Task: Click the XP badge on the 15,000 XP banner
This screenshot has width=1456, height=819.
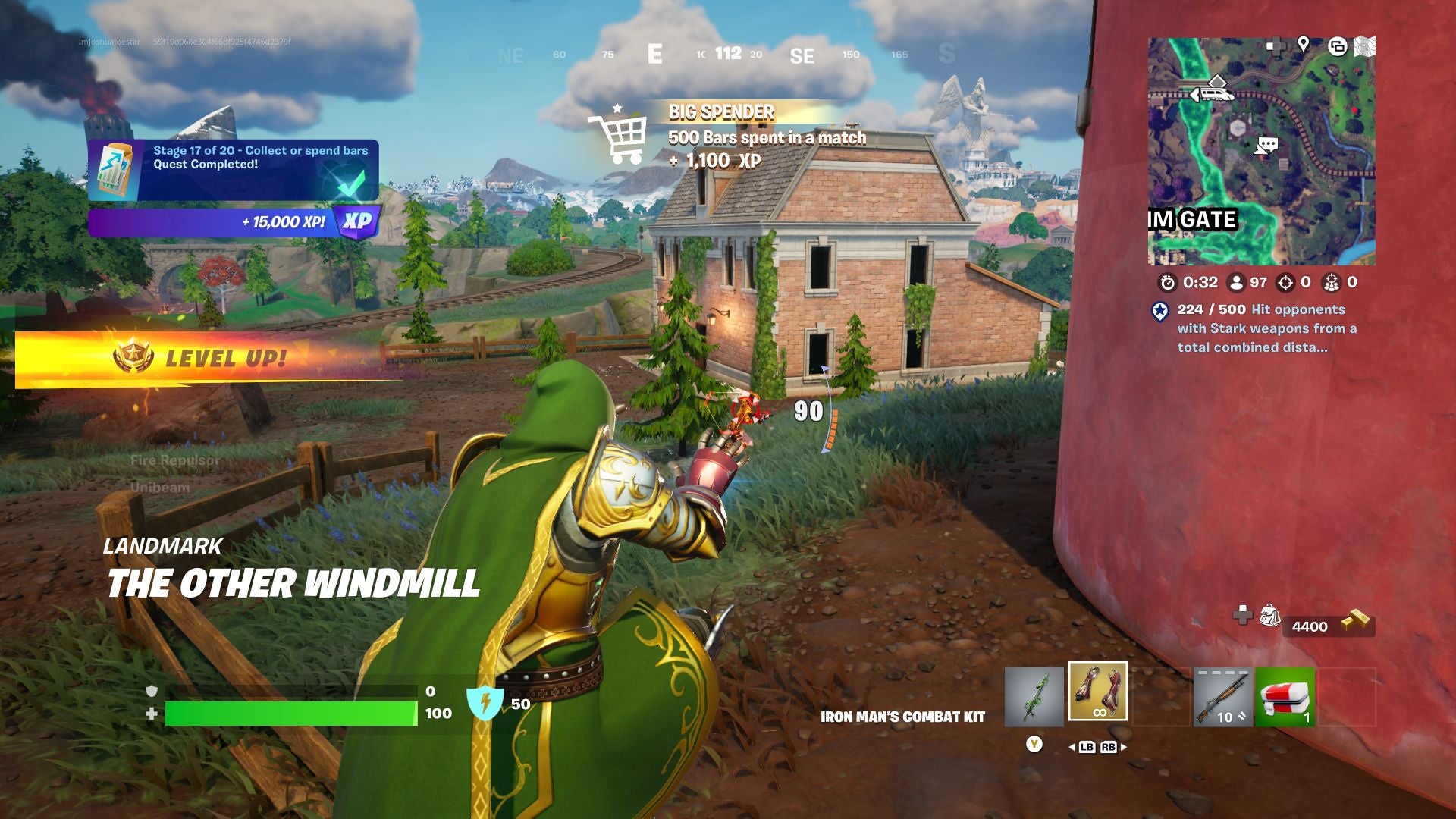Action: coord(356,222)
